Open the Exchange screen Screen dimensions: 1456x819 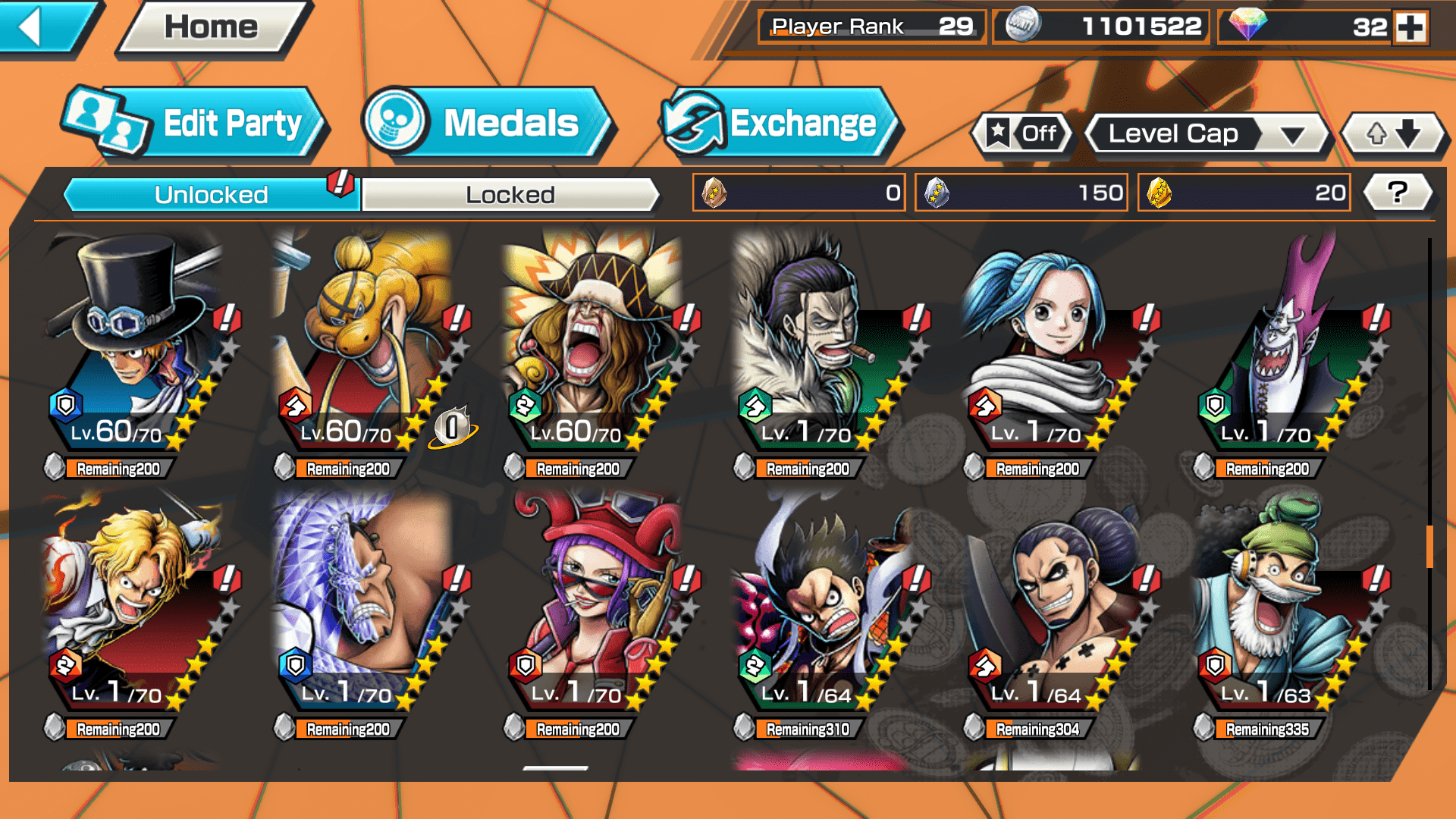click(x=781, y=124)
